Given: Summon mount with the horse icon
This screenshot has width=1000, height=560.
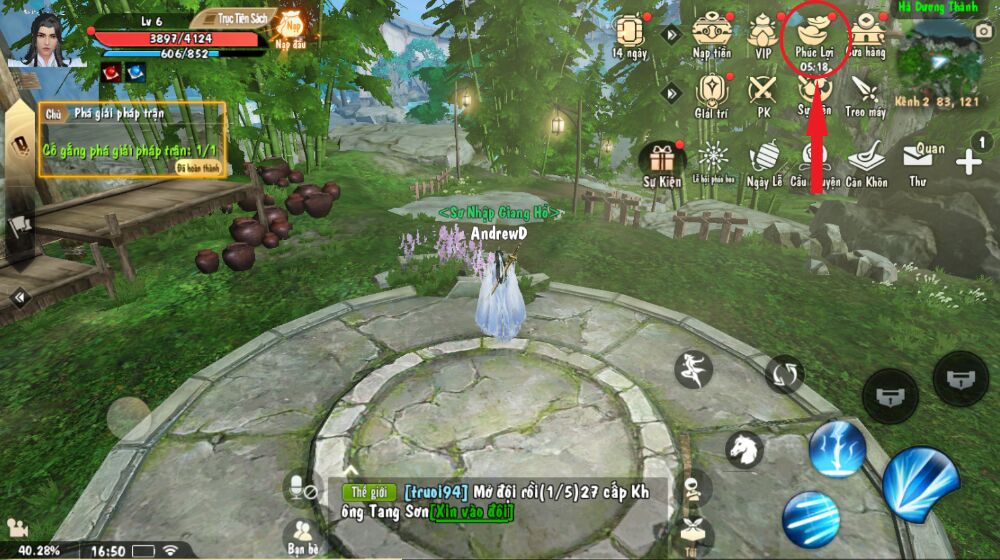Looking at the screenshot, I should (x=744, y=449).
